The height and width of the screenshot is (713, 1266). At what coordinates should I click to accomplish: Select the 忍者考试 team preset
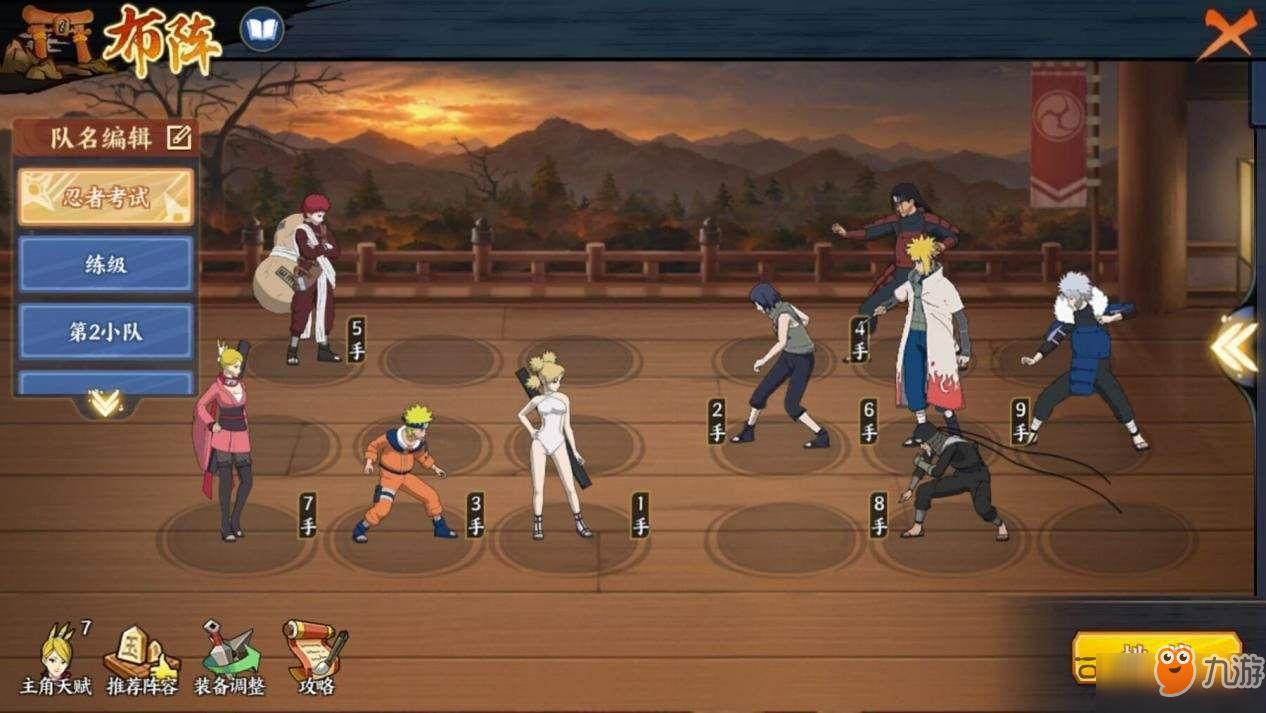tap(105, 197)
